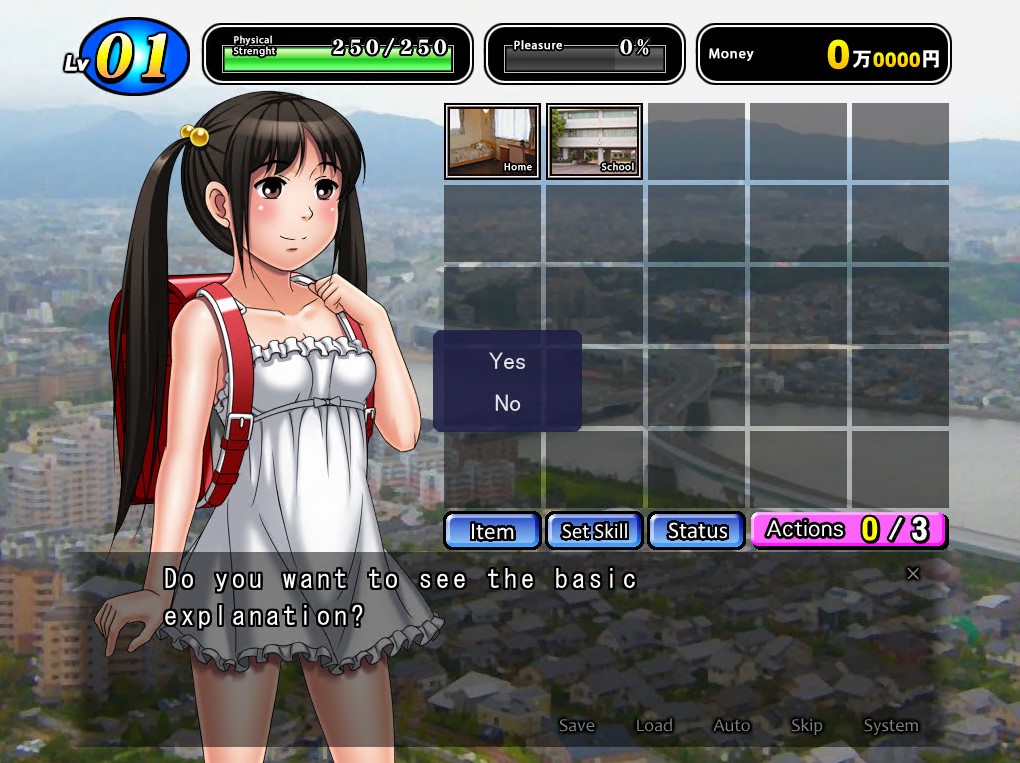Screen dimensions: 1020x763
Task: Show the Status screen
Action: click(696, 531)
